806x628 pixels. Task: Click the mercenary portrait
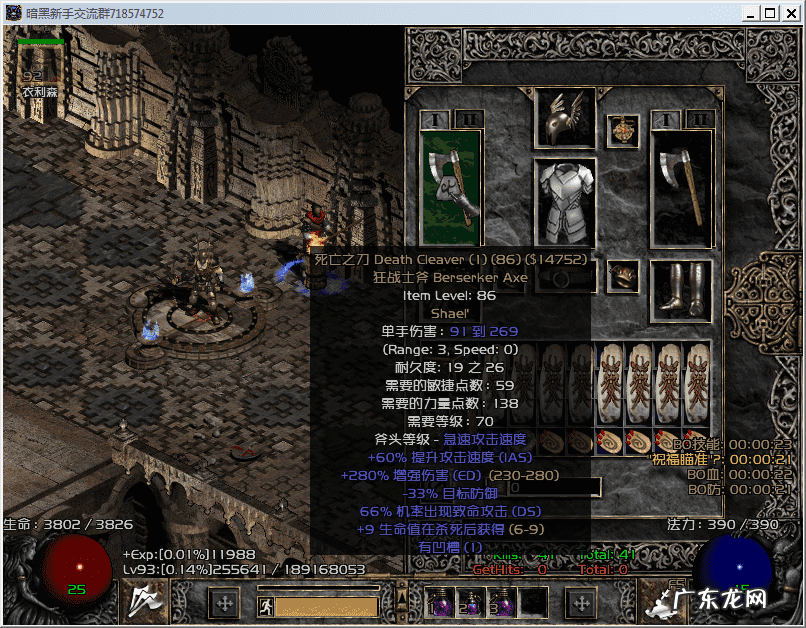pyautogui.click(x=41, y=63)
